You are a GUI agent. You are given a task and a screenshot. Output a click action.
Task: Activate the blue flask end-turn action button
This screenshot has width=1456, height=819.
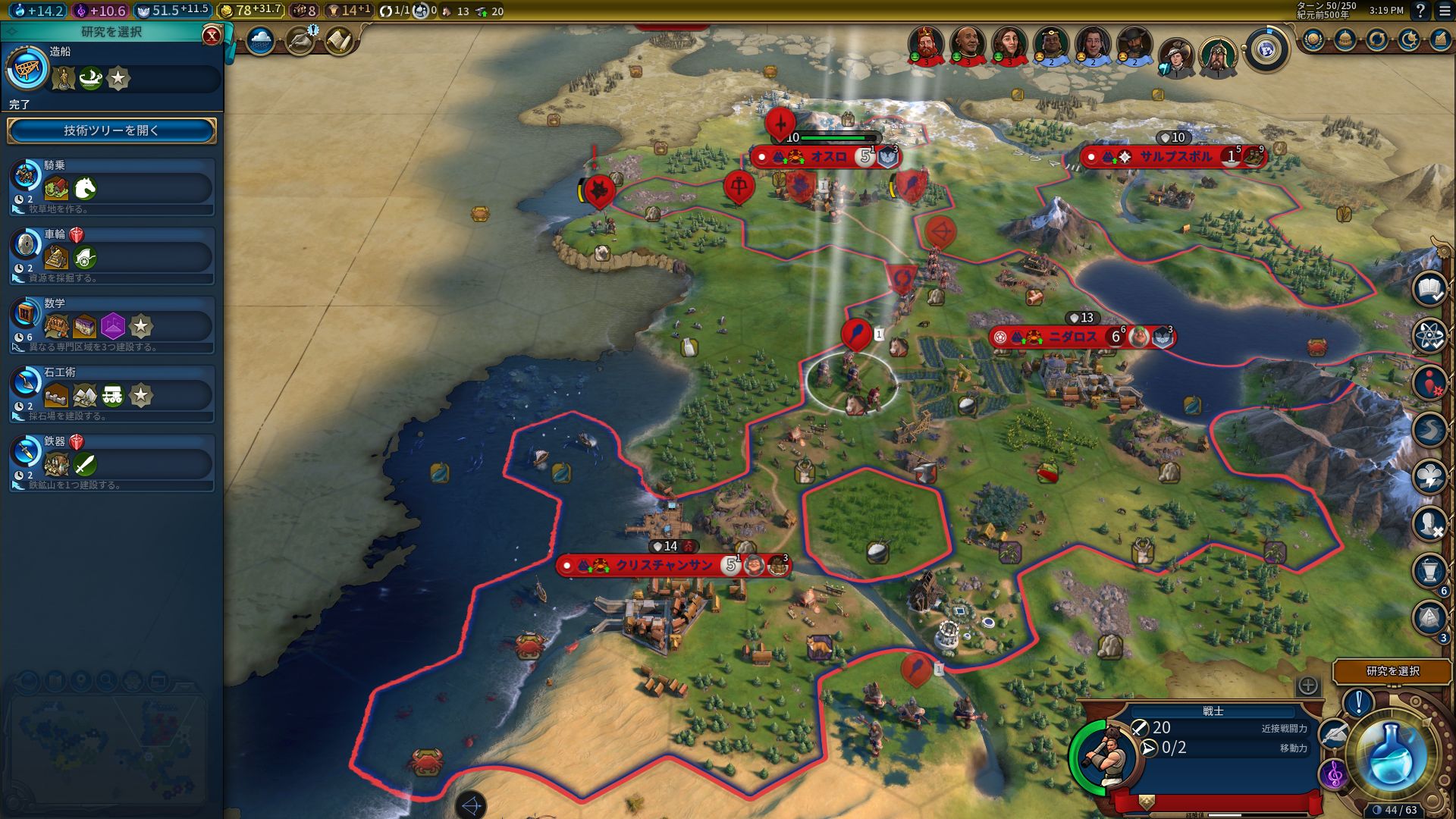(1390, 753)
